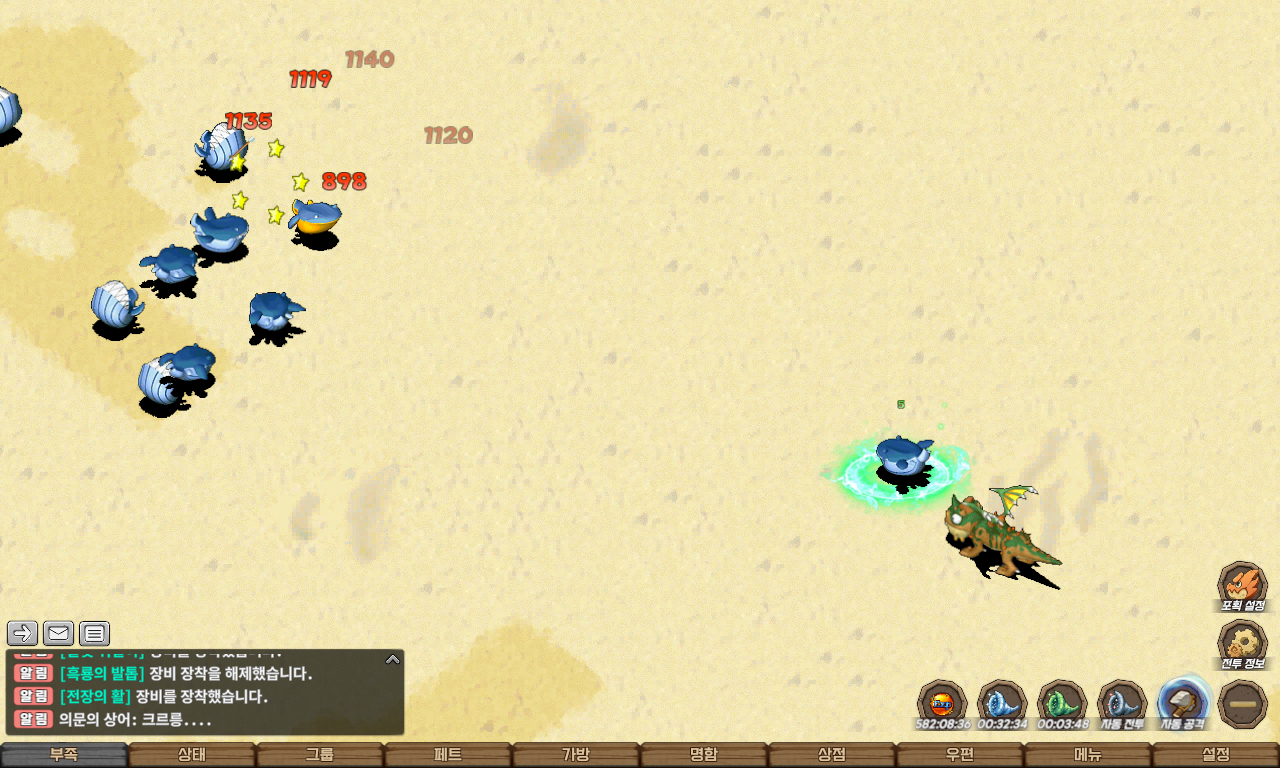Image resolution: width=1280 pixels, height=768 pixels.
Task: Open the 그룹 (Group) menu
Action: click(x=320, y=755)
